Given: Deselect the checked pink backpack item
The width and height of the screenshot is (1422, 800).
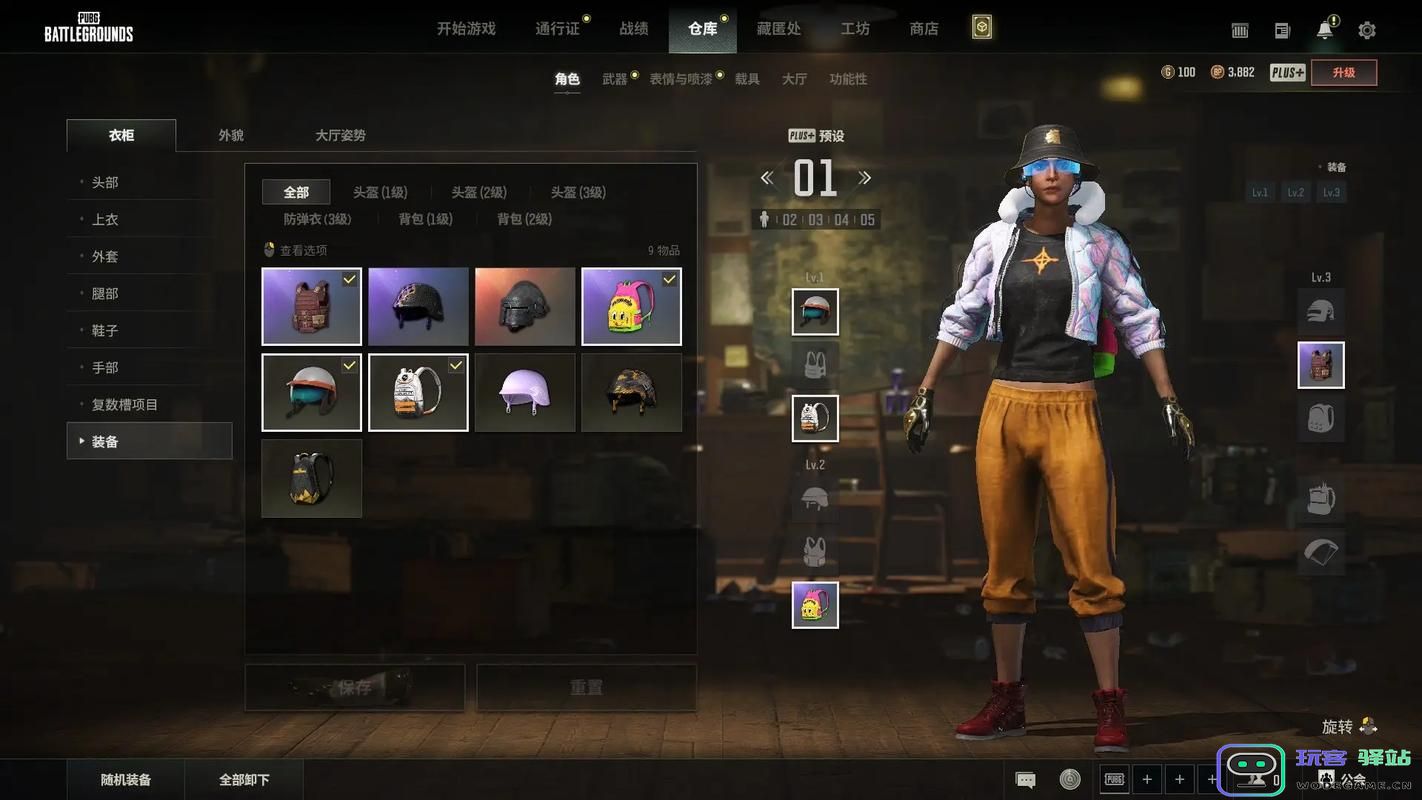Looking at the screenshot, I should pos(631,306).
